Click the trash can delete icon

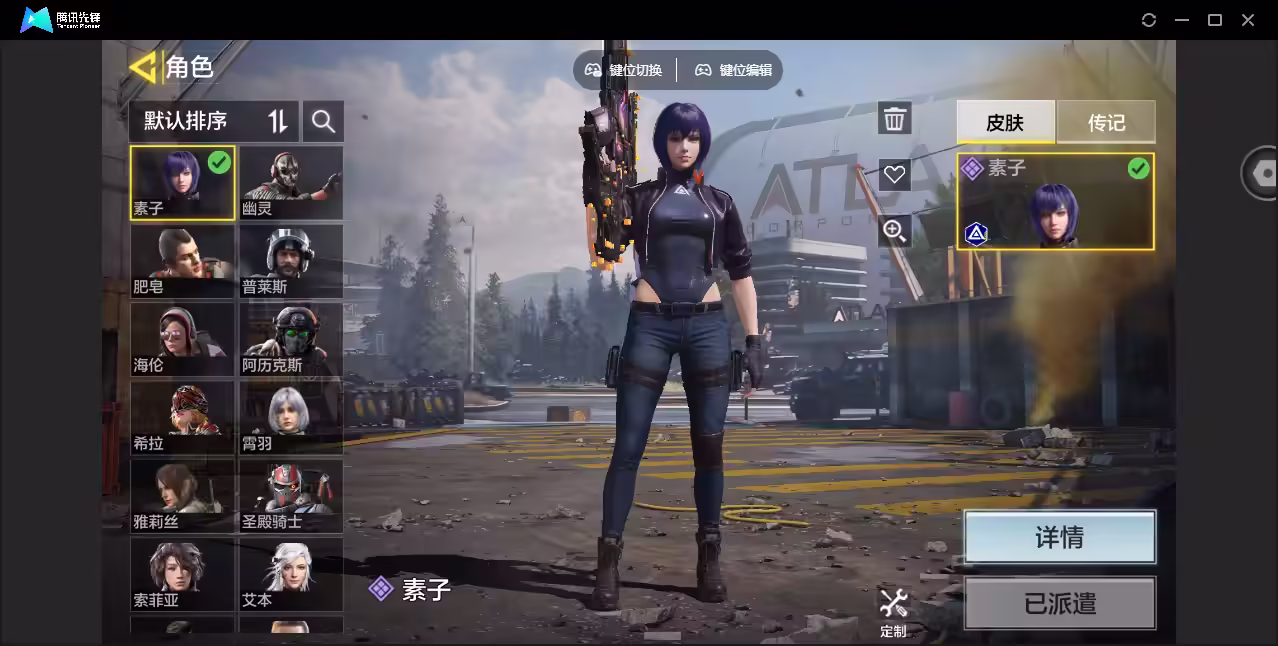click(894, 119)
